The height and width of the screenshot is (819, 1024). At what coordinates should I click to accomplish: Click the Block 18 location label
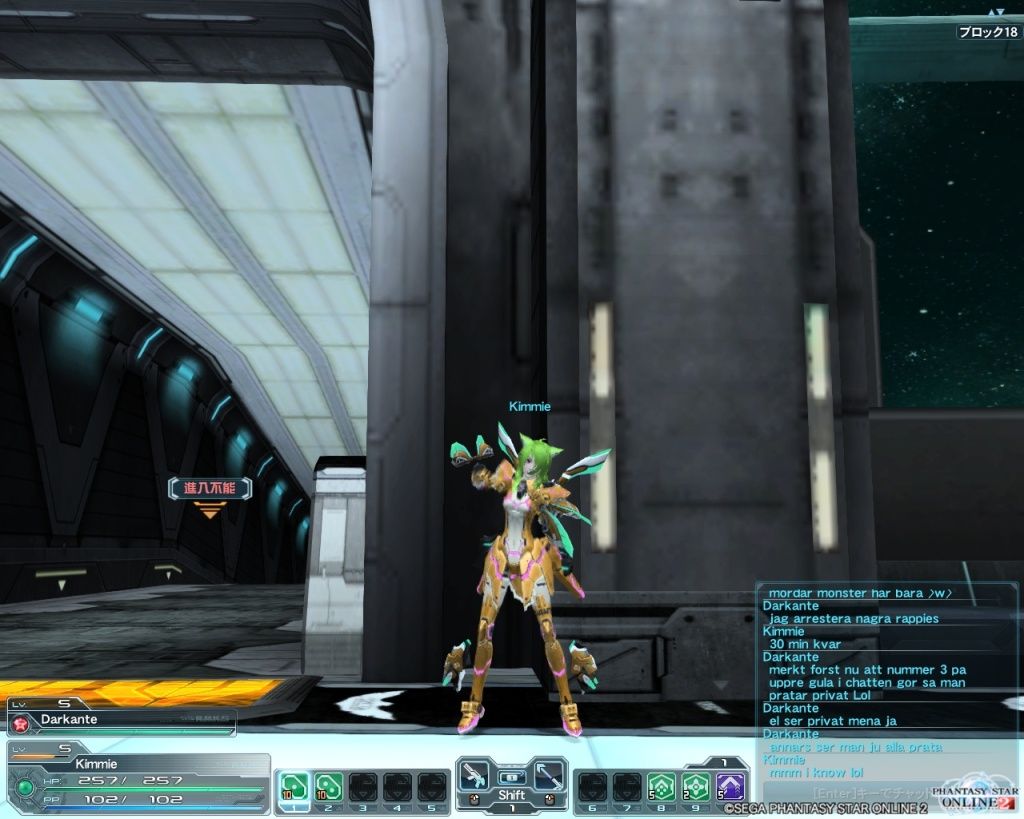(x=987, y=32)
